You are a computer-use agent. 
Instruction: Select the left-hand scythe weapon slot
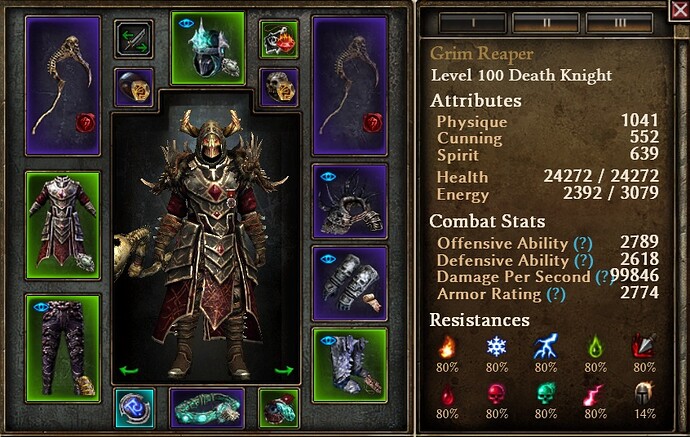[62, 86]
